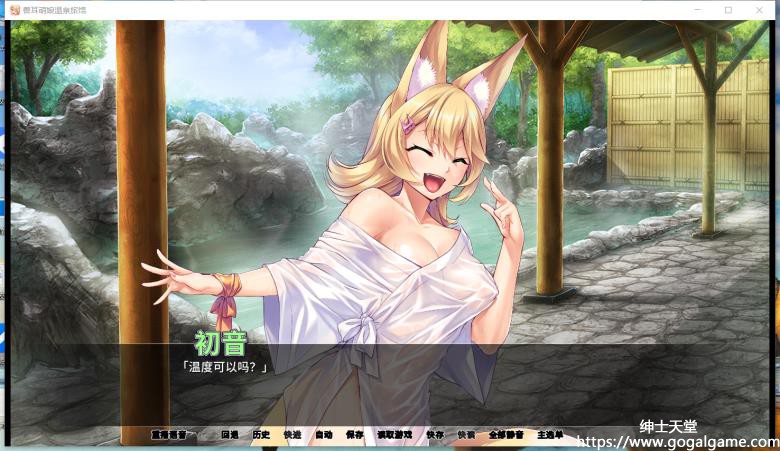Image resolution: width=780 pixels, height=451 pixels.
Task: Maximize the game window
Action: click(728, 10)
